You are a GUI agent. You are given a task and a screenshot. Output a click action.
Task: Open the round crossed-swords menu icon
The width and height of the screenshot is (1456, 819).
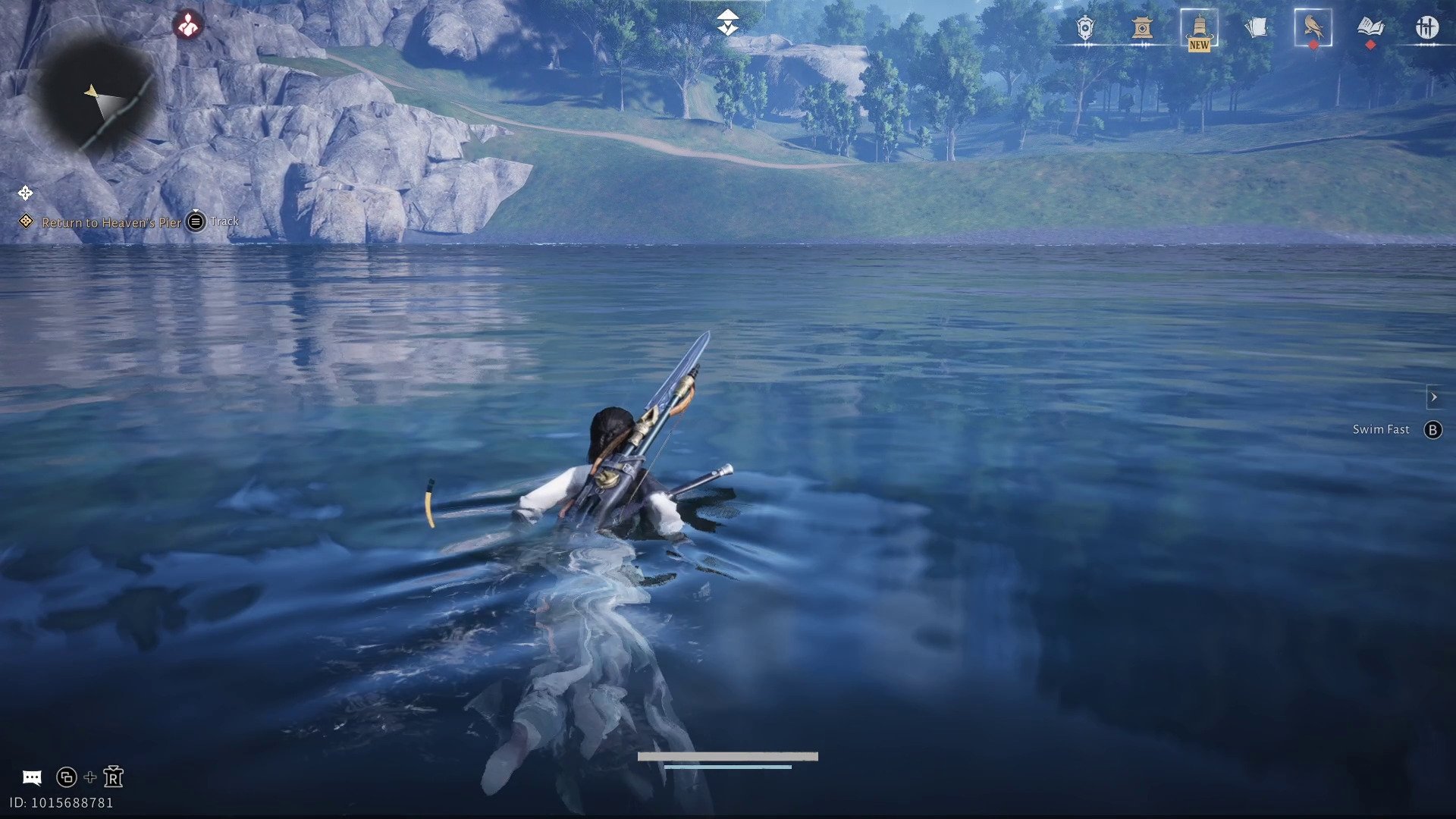pyautogui.click(x=1426, y=28)
